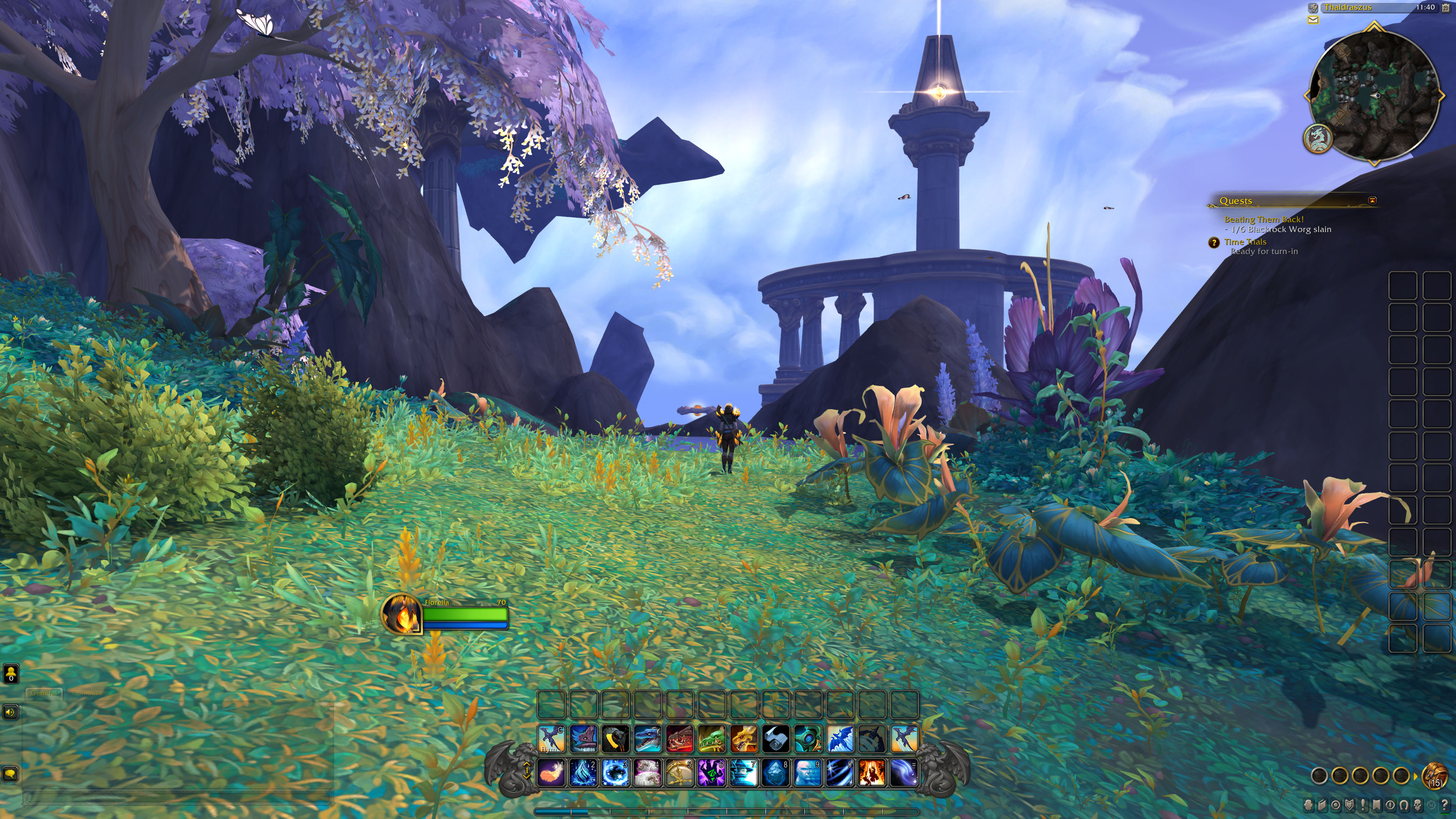1456x819 pixels.
Task: Open the skull-shaped micro menu button
Action: (x=1418, y=804)
